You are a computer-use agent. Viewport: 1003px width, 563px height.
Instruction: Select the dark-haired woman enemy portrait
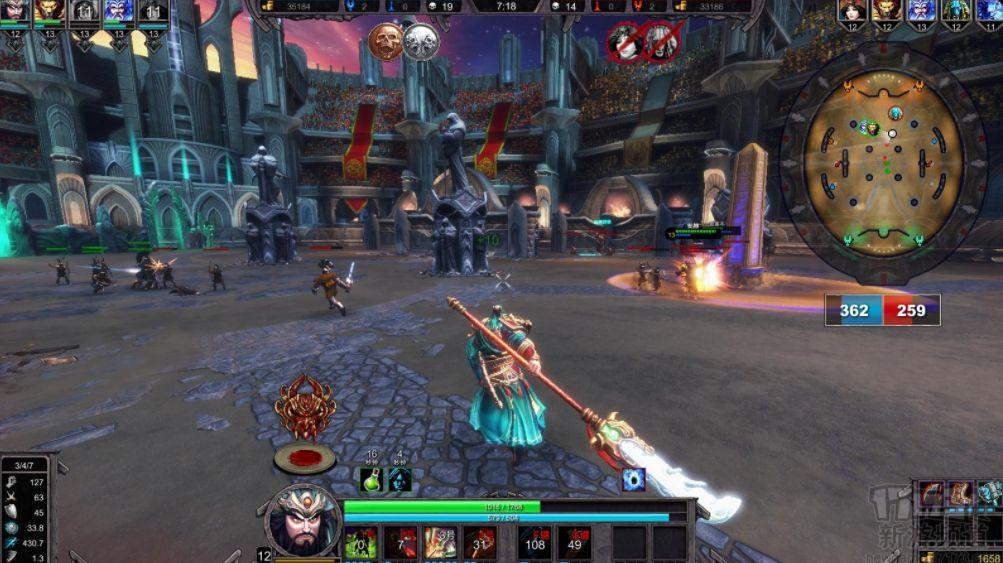pyautogui.click(x=852, y=12)
